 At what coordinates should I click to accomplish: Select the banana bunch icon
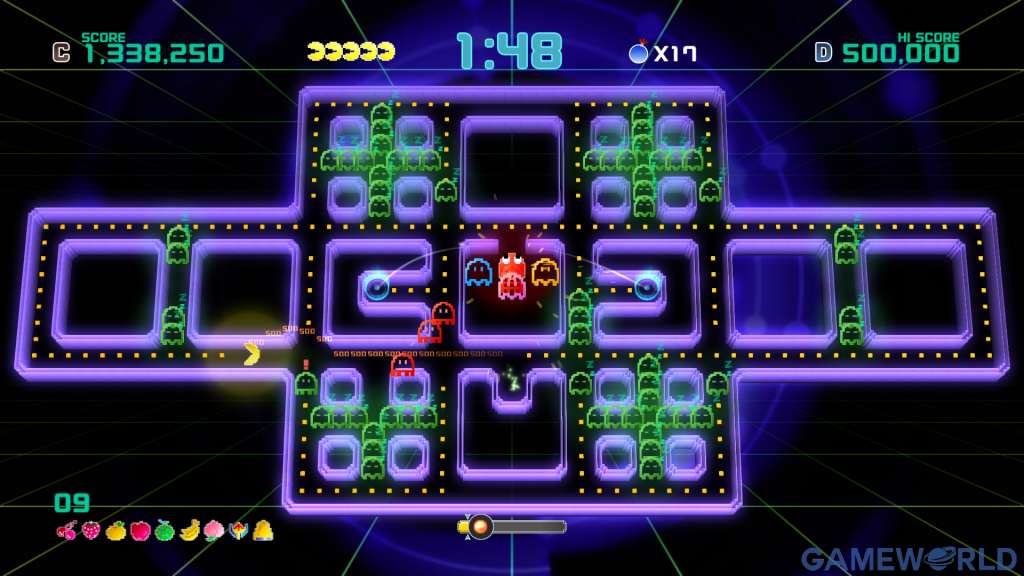[x=188, y=531]
